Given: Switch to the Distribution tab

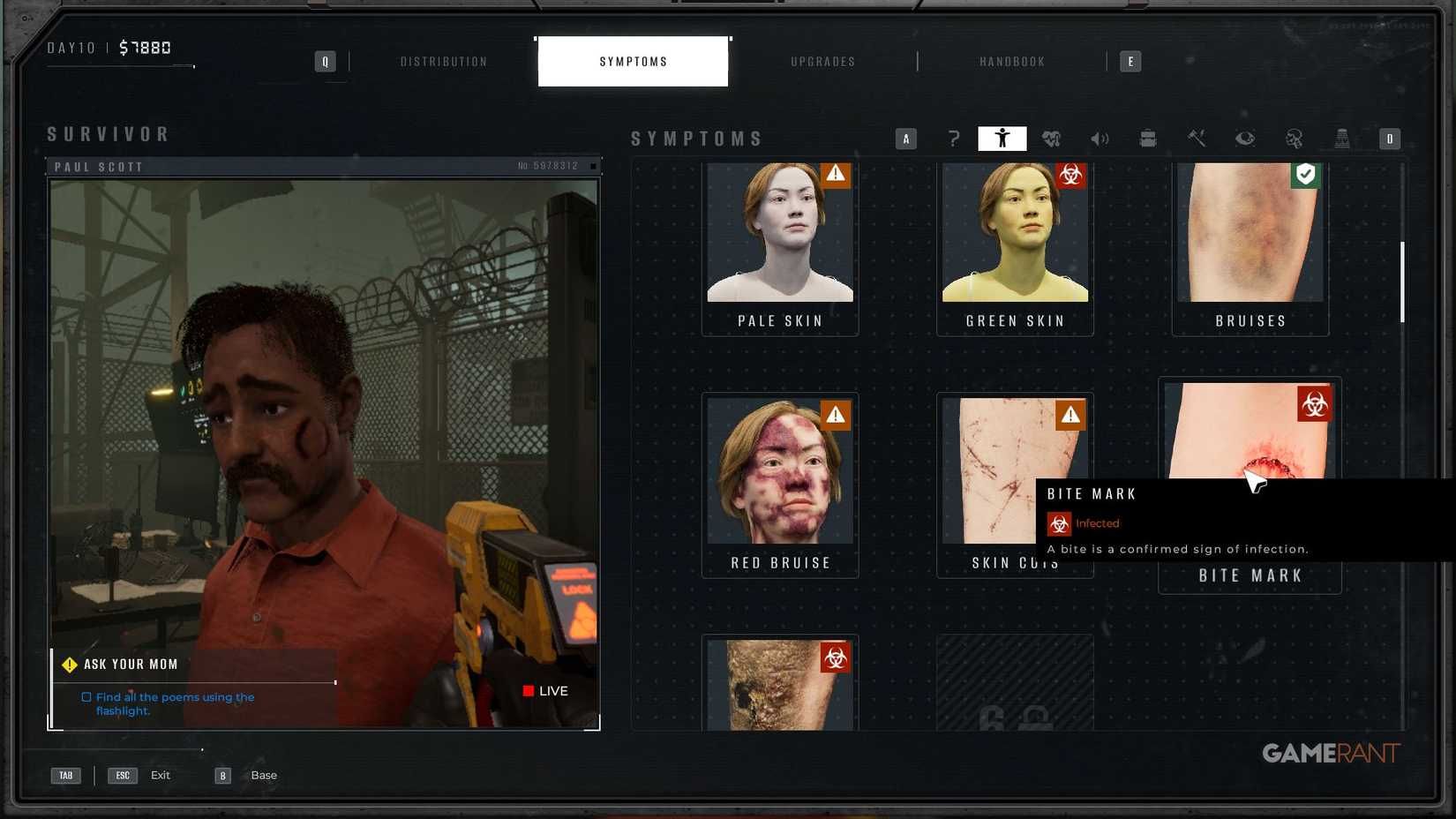Looking at the screenshot, I should (x=444, y=62).
